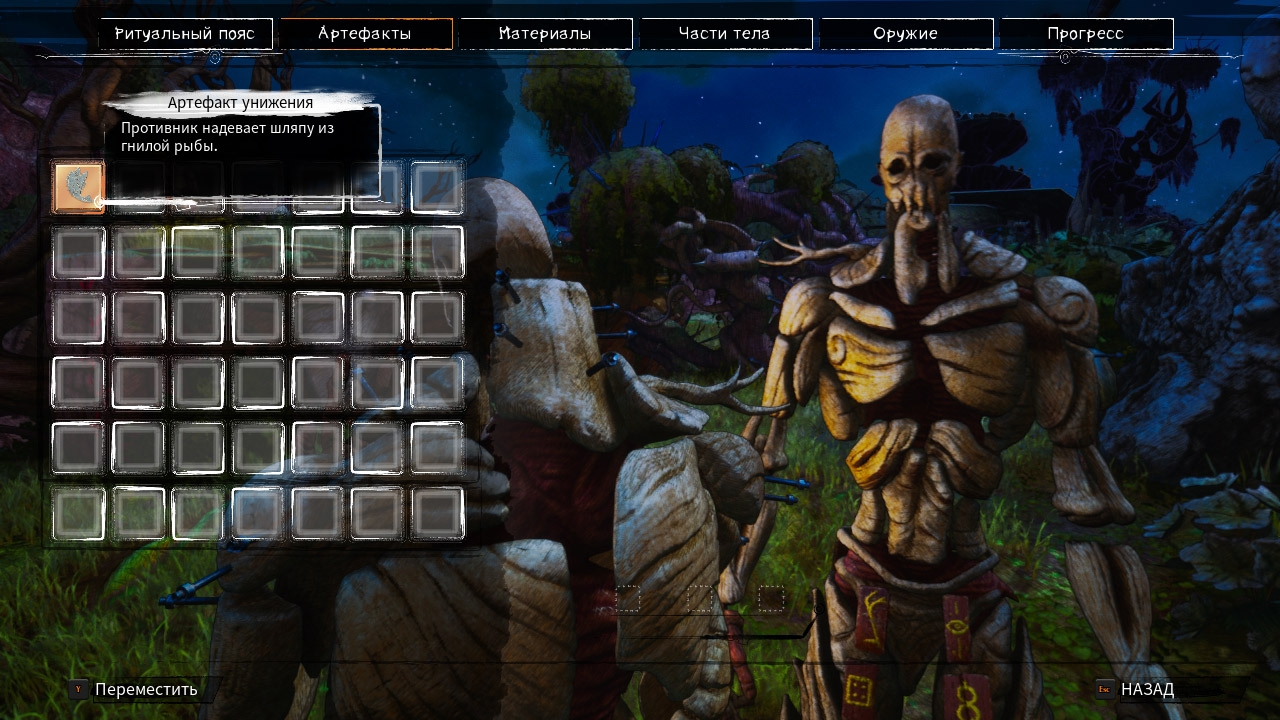Image resolution: width=1280 pixels, height=720 pixels.
Task: Show the Материалы tab
Action: pos(545,34)
